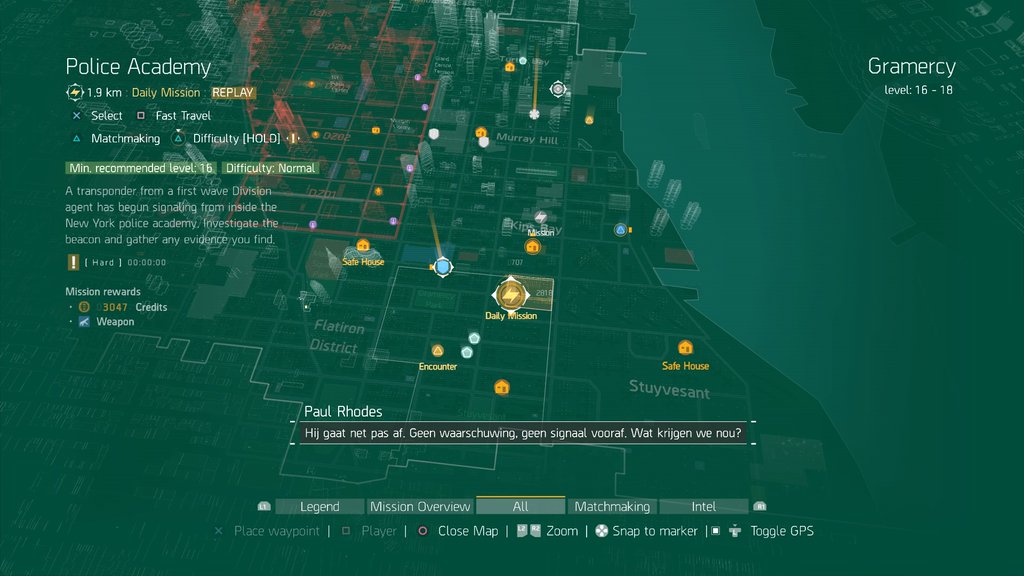Open the Legend tab
This screenshot has width=1024, height=576.
coord(320,506)
